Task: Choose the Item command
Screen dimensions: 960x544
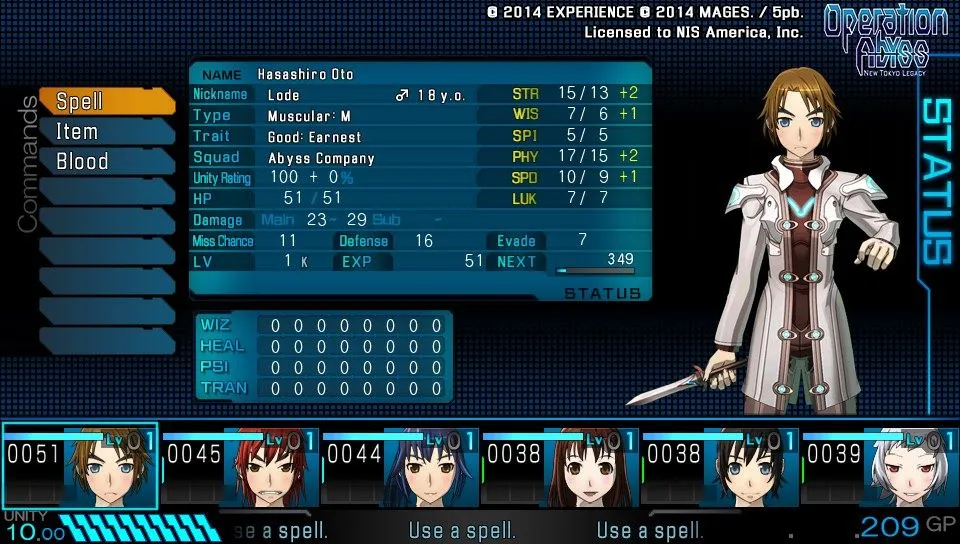Action: (x=105, y=131)
